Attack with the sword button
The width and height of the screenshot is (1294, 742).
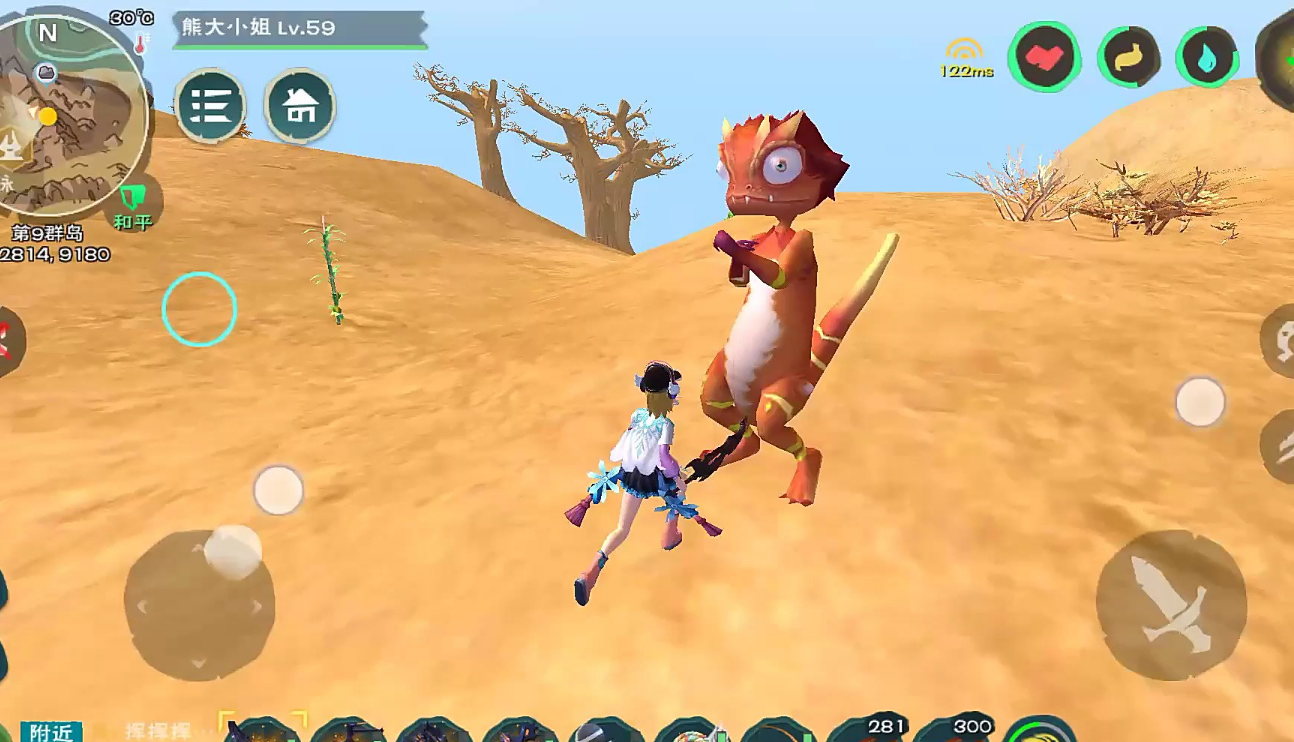(x=1171, y=605)
